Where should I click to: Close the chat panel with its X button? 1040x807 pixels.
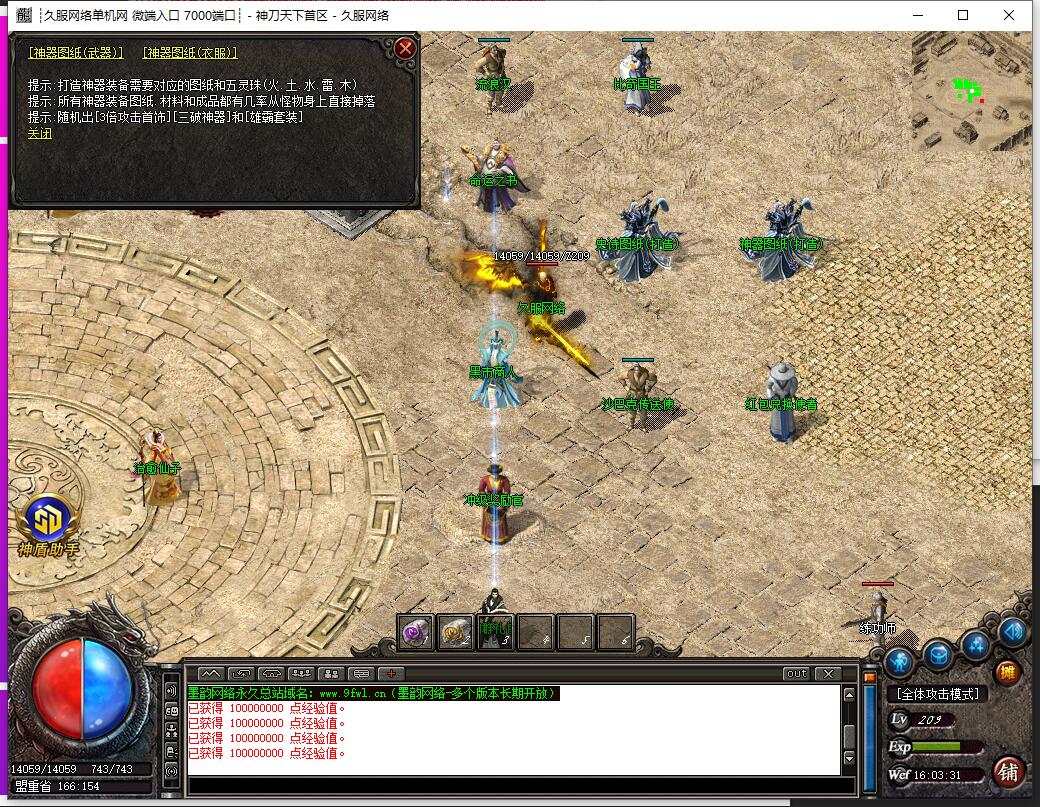[x=827, y=674]
